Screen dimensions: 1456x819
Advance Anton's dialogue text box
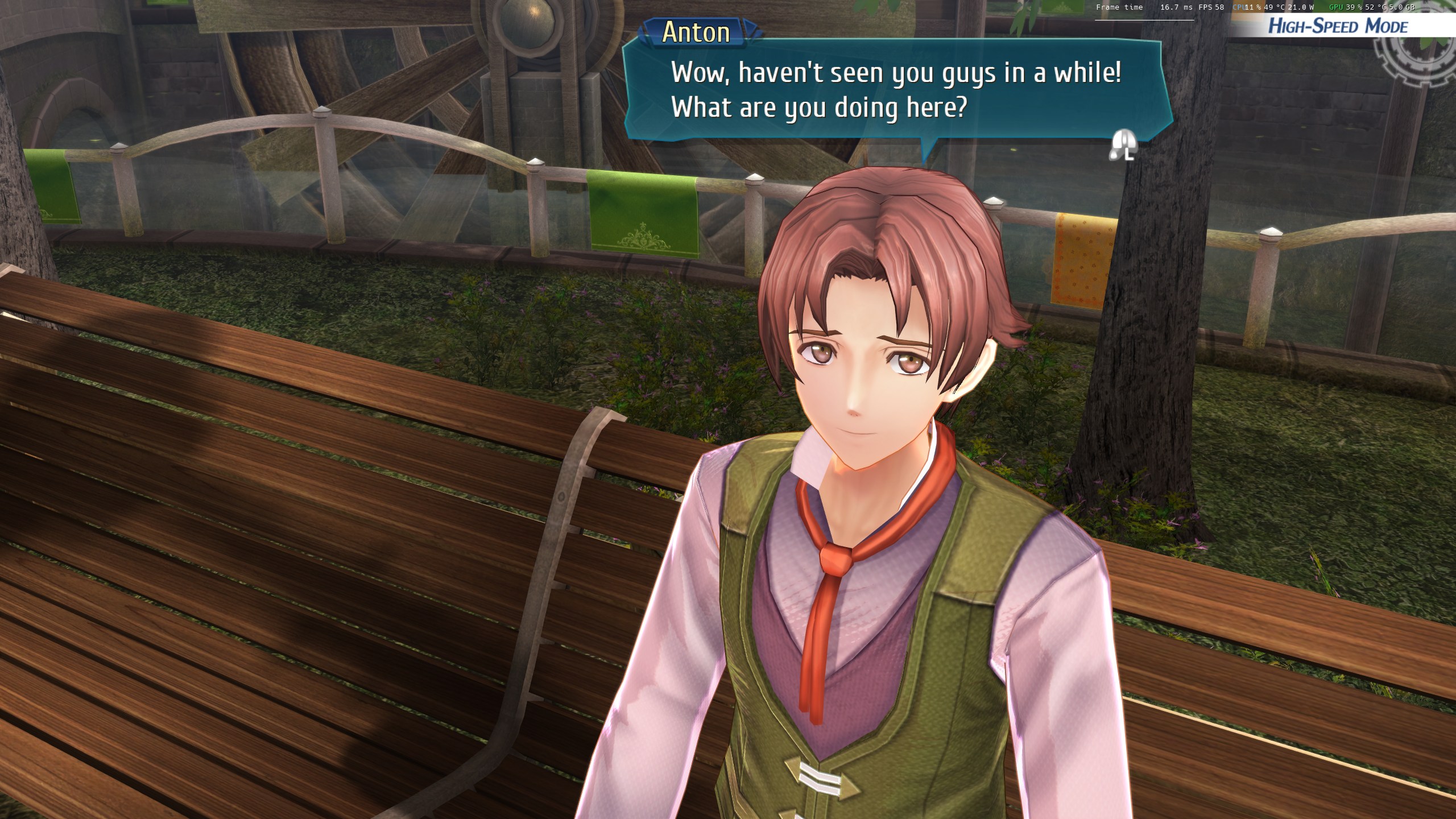pos(1122,146)
